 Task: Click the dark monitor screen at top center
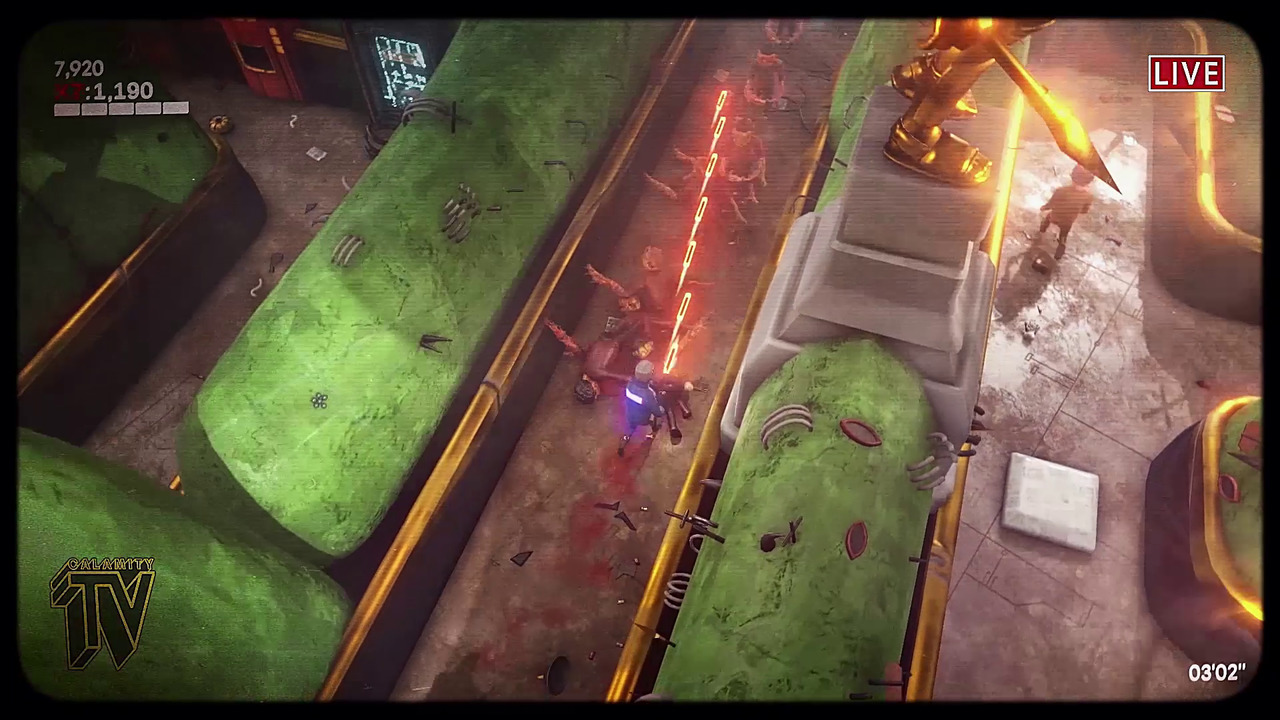400,65
